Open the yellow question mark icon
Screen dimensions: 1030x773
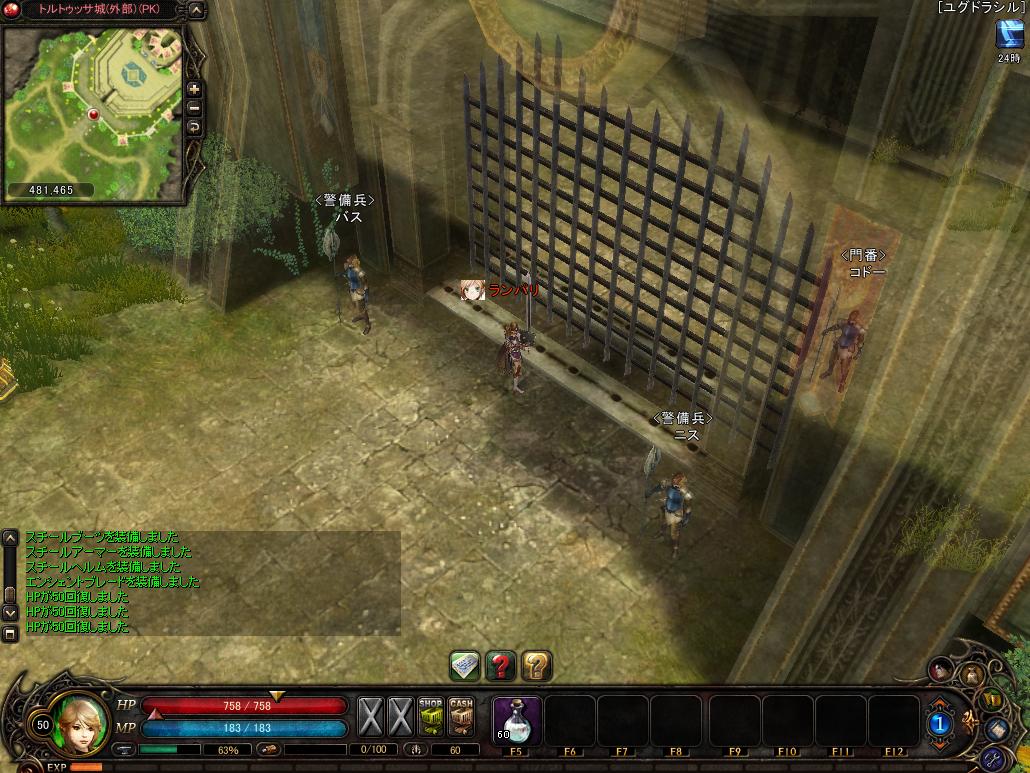click(x=536, y=665)
